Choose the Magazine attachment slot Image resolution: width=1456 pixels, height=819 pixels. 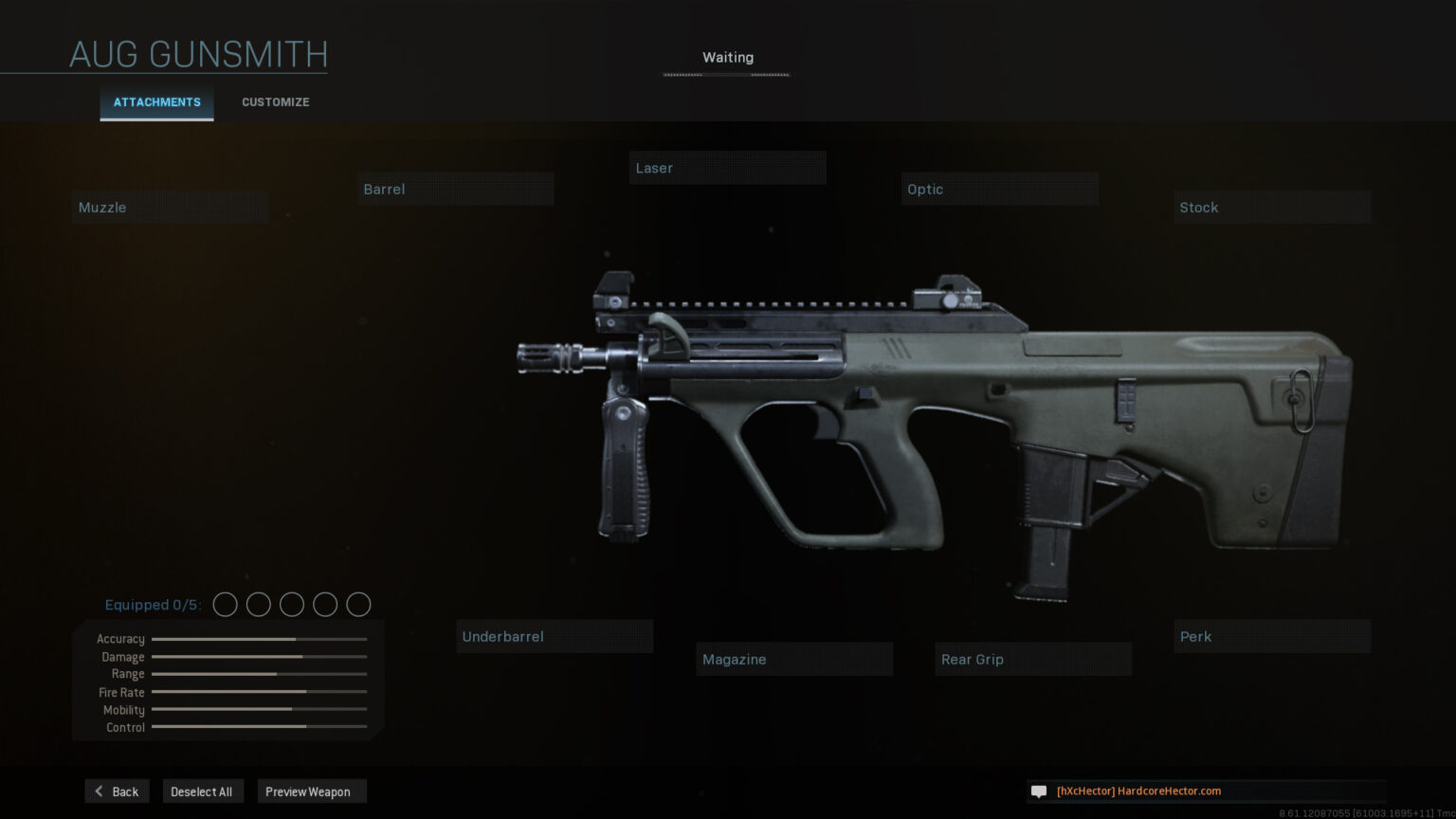794,660
